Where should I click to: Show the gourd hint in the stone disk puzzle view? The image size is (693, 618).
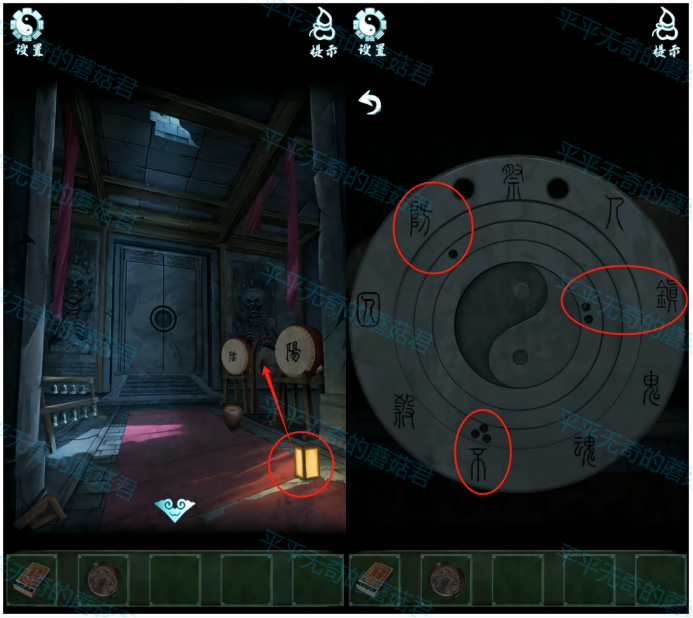click(665, 30)
